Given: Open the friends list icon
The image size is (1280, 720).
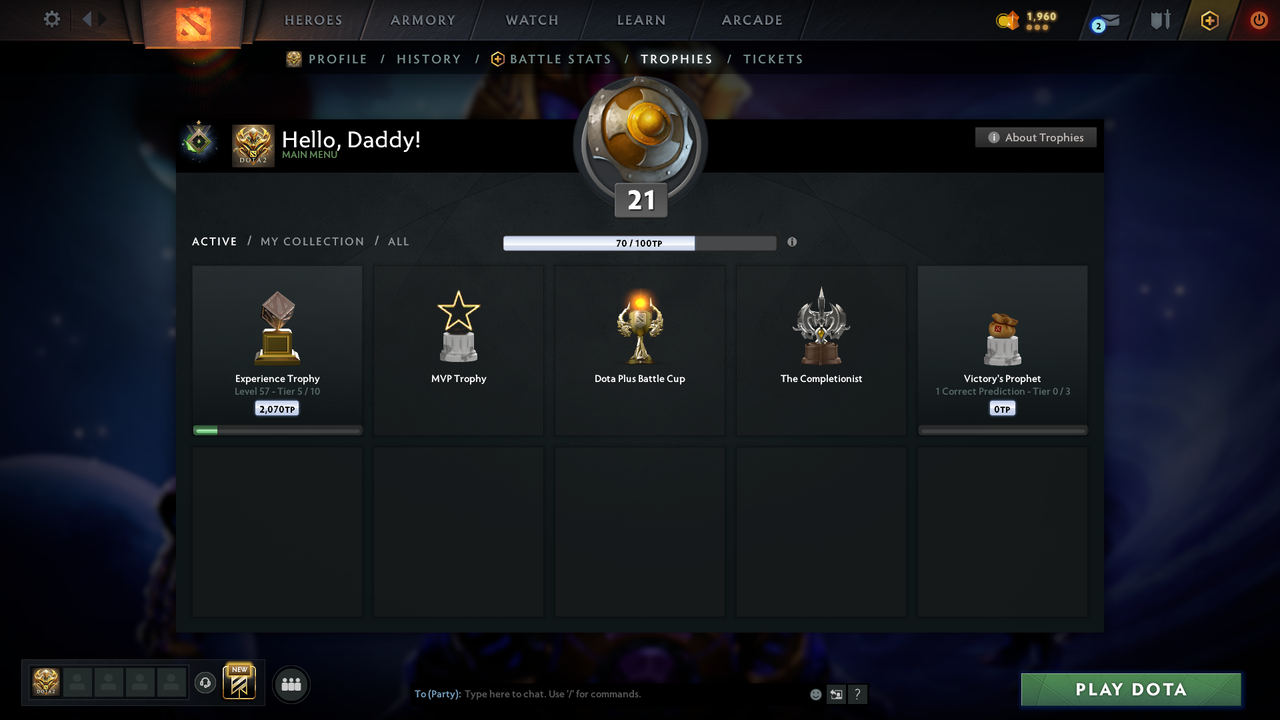Looking at the screenshot, I should [x=289, y=684].
